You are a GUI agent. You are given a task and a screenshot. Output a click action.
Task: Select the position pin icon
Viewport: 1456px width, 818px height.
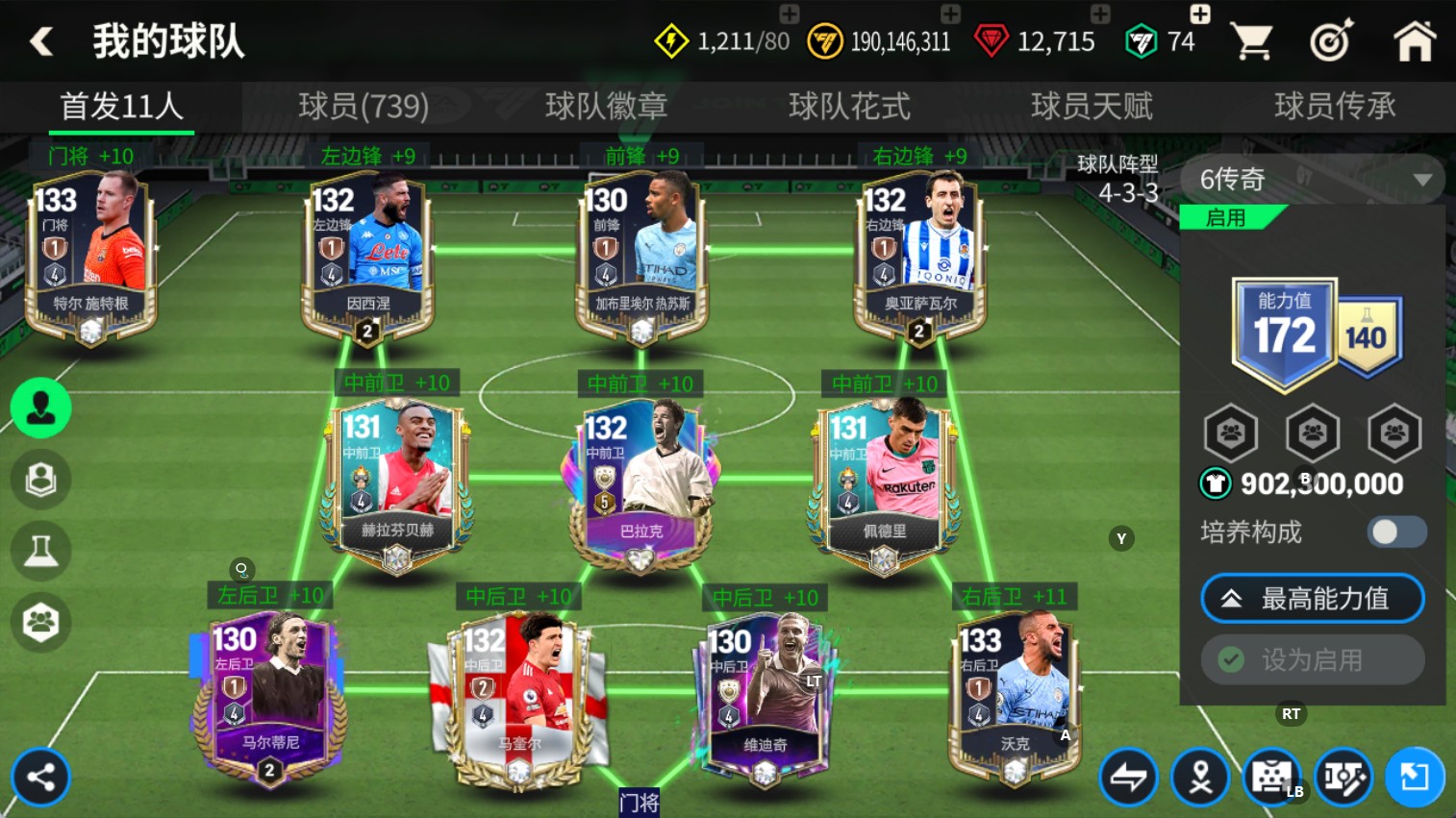[x=1201, y=777]
